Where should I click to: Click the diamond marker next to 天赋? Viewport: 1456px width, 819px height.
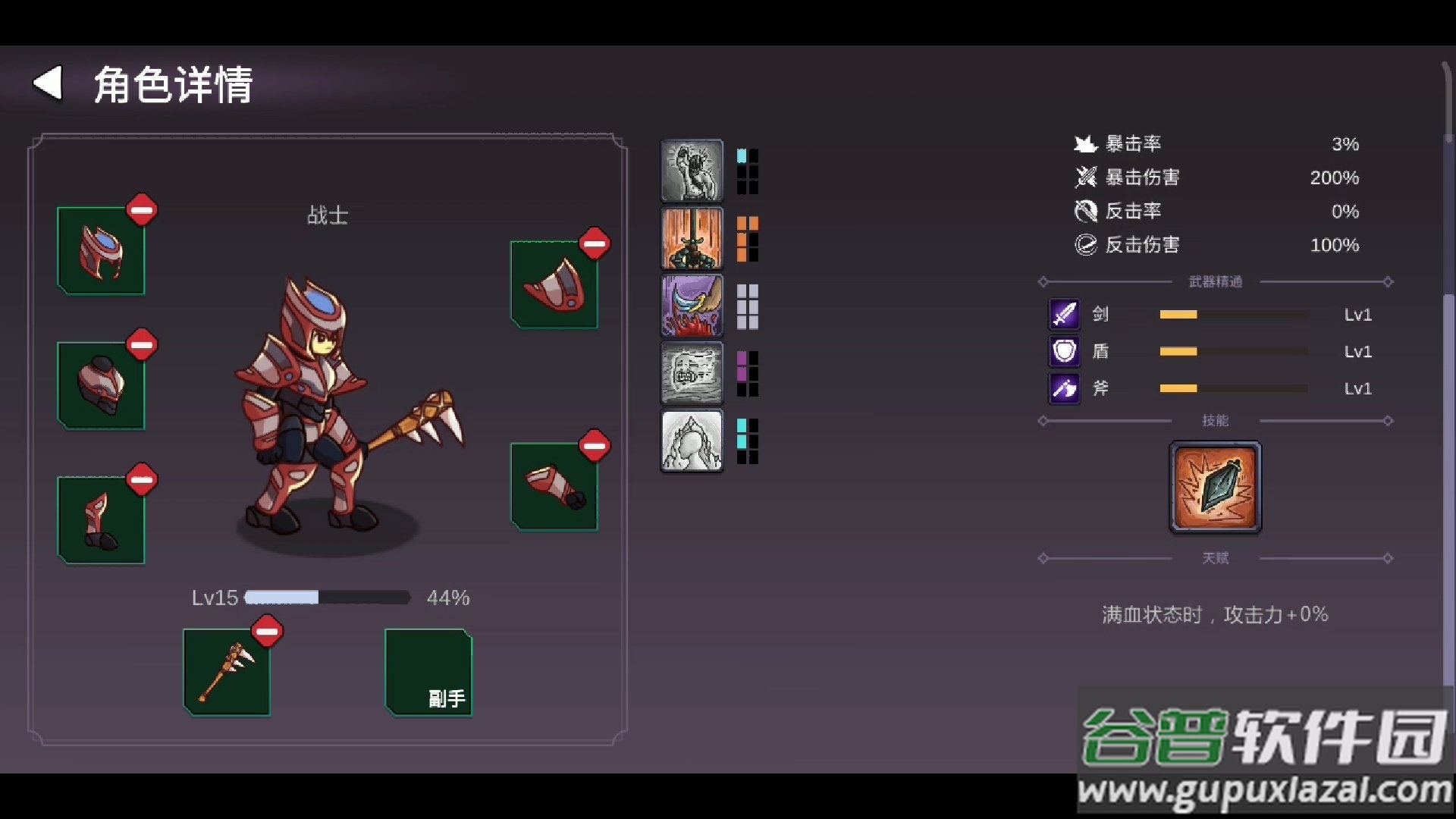1043,558
